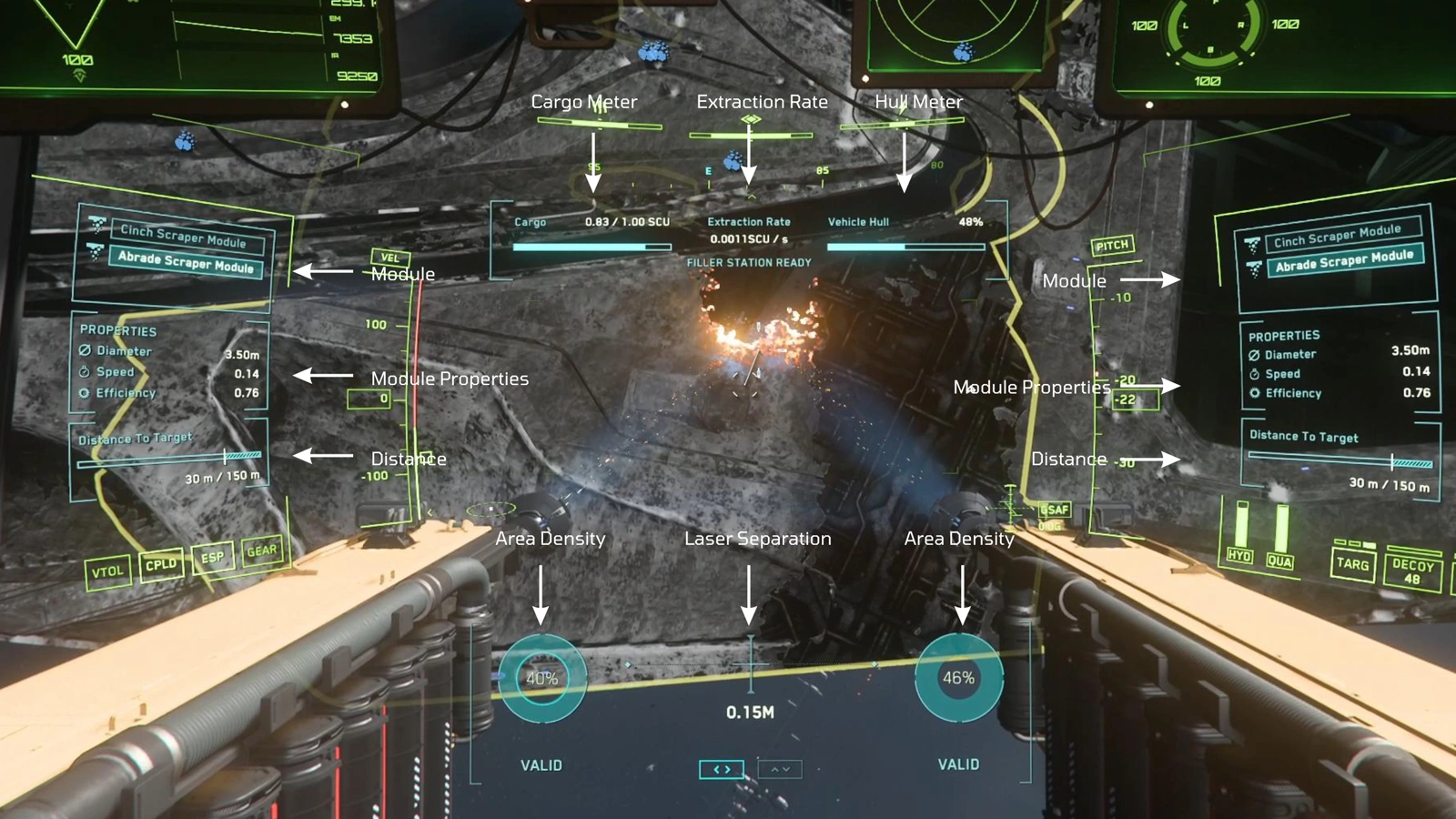Toggle the VTOL indicator button
1456x819 pixels.
click(107, 571)
